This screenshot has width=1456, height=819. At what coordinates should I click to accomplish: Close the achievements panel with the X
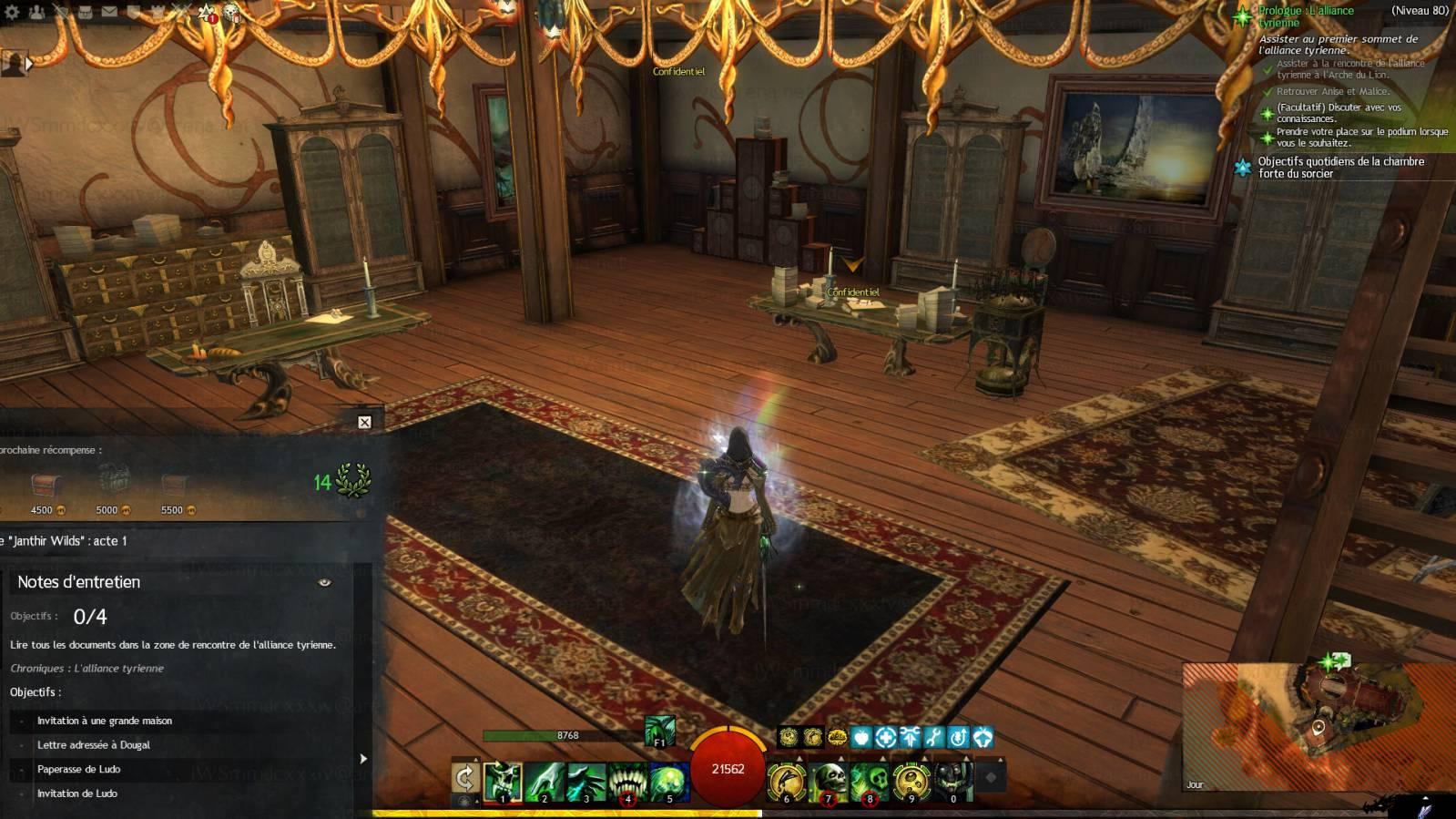pyautogui.click(x=364, y=422)
